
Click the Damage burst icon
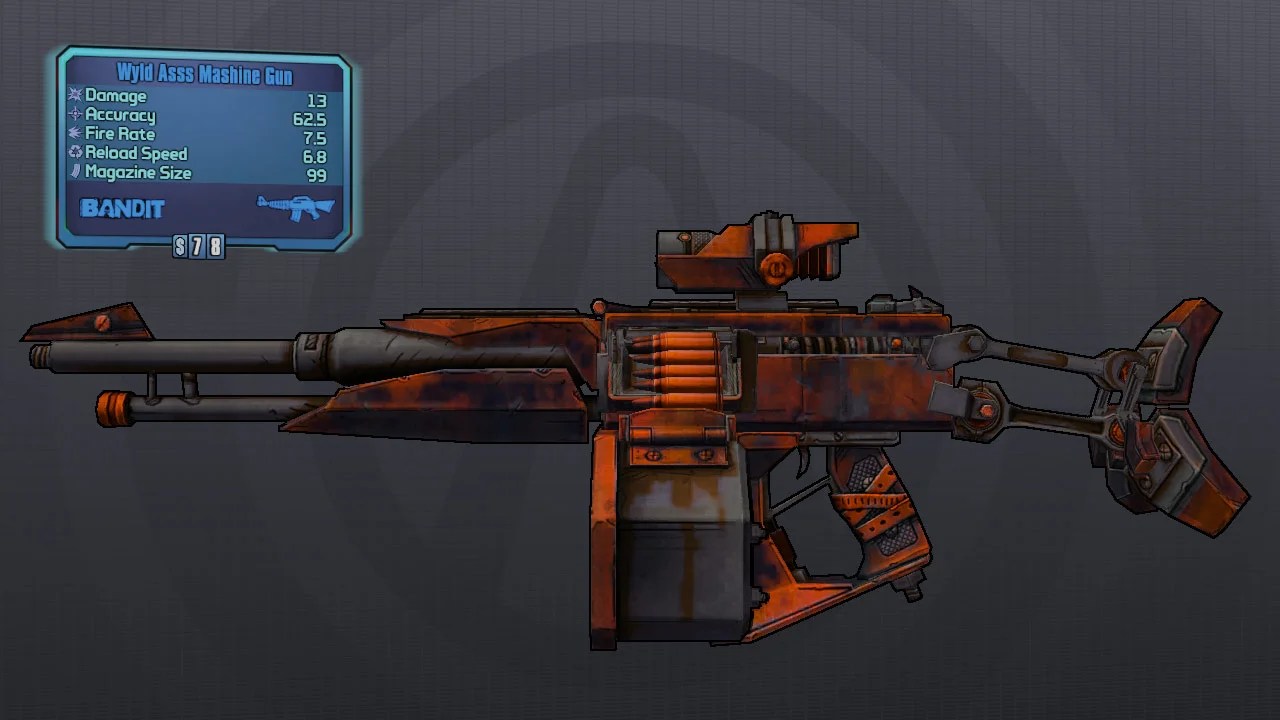[x=76, y=96]
